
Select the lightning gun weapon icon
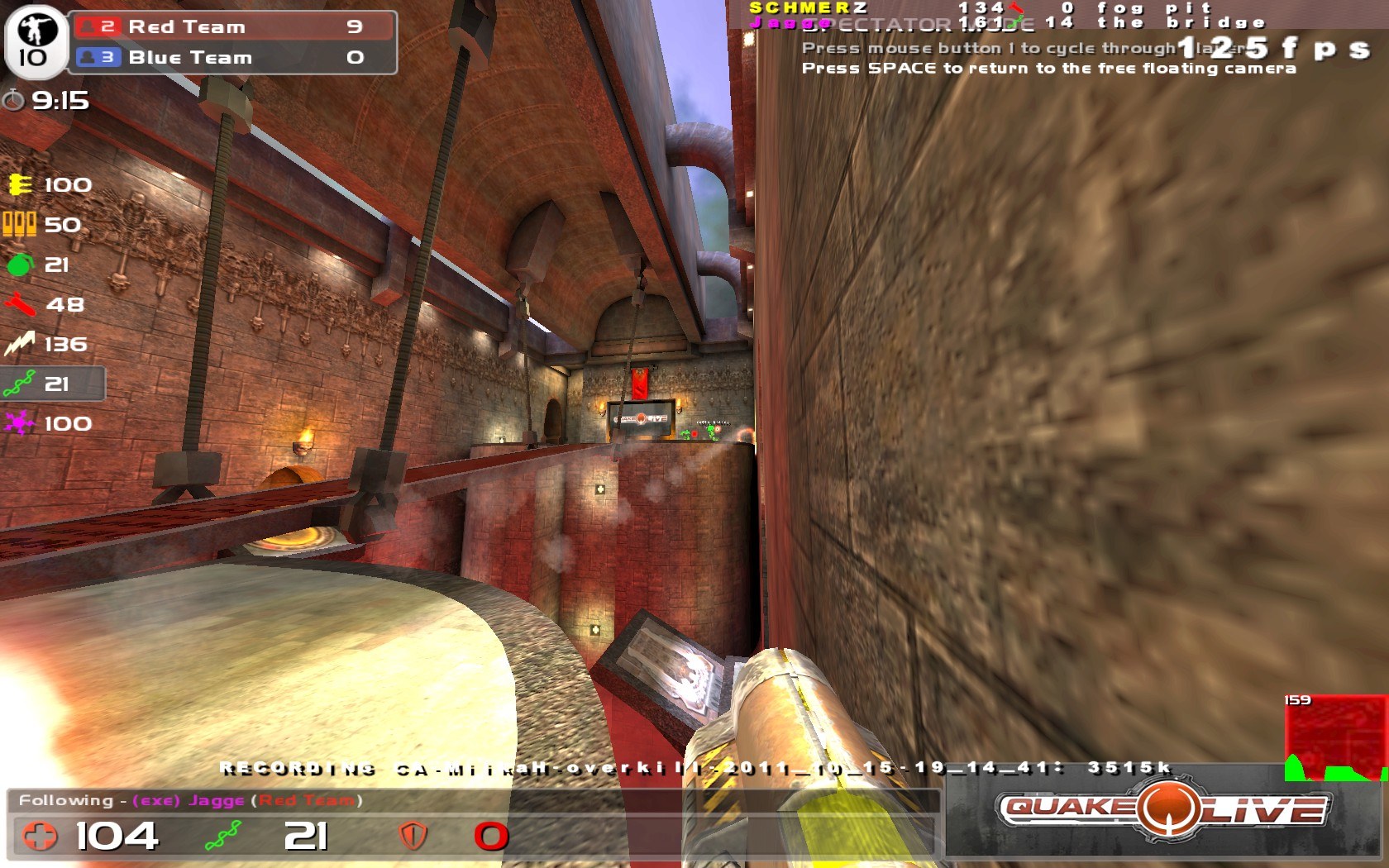pos(20,344)
